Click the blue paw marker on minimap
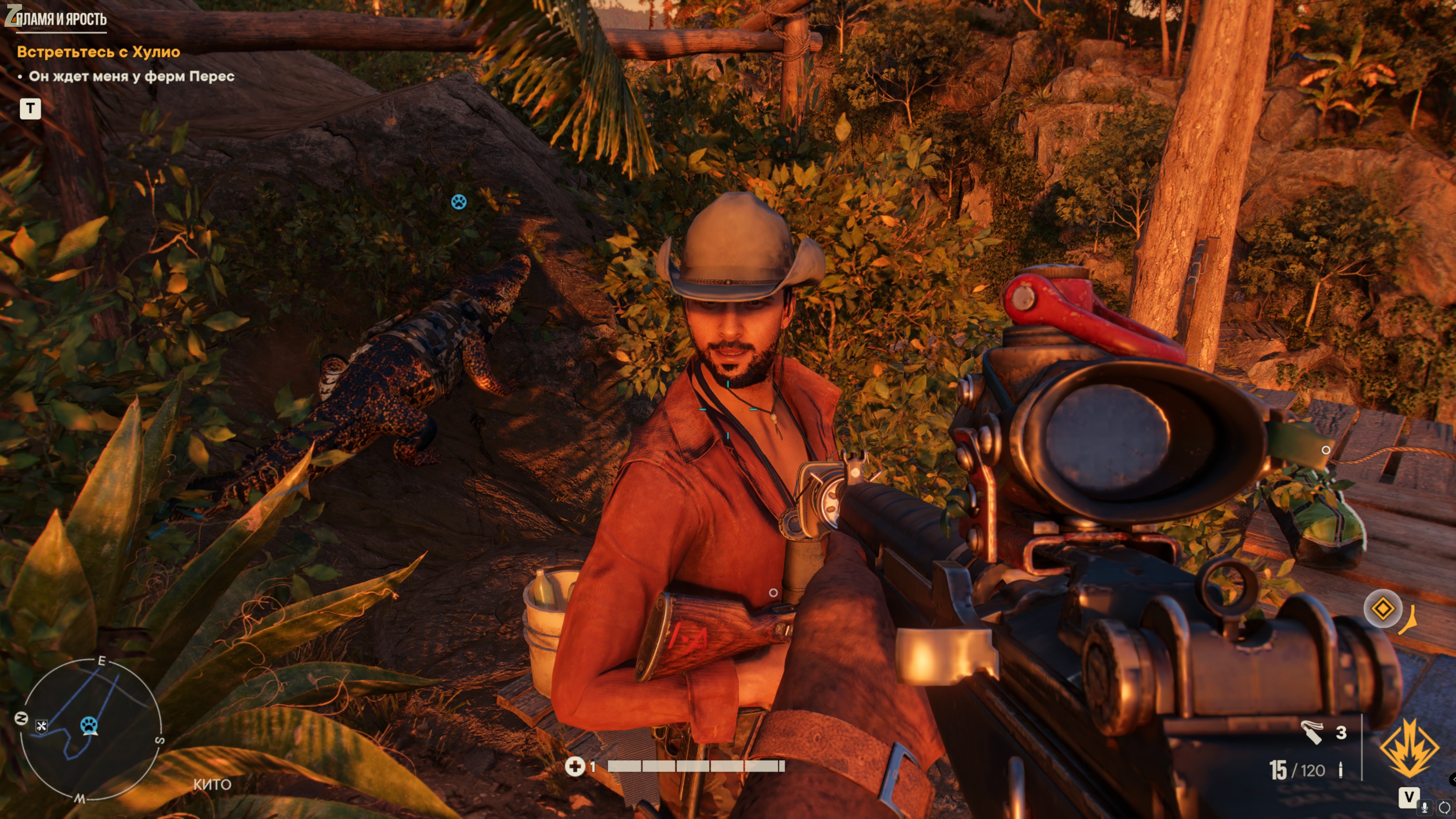The height and width of the screenshot is (819, 1456). [89, 724]
